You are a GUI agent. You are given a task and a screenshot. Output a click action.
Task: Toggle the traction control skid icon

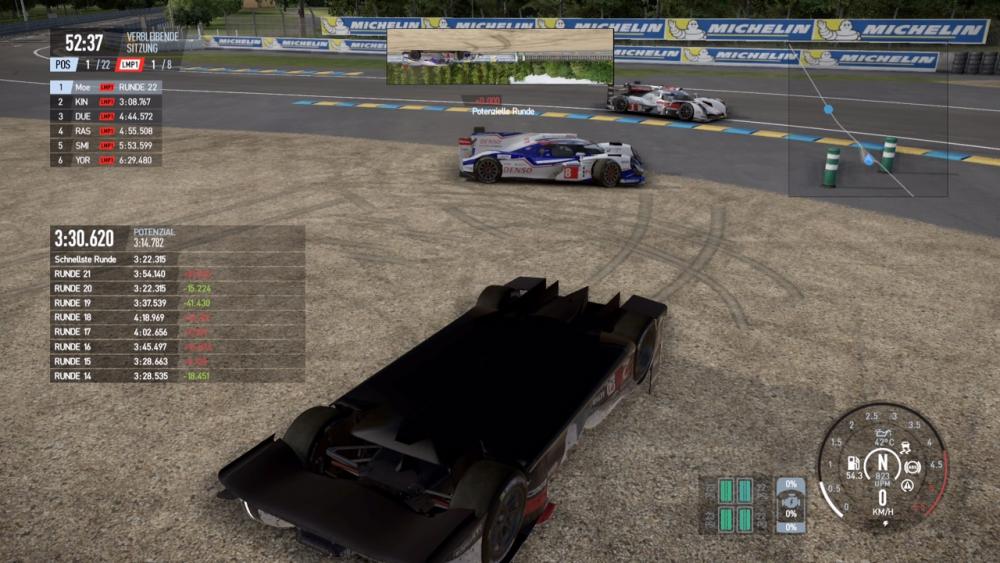[905, 447]
